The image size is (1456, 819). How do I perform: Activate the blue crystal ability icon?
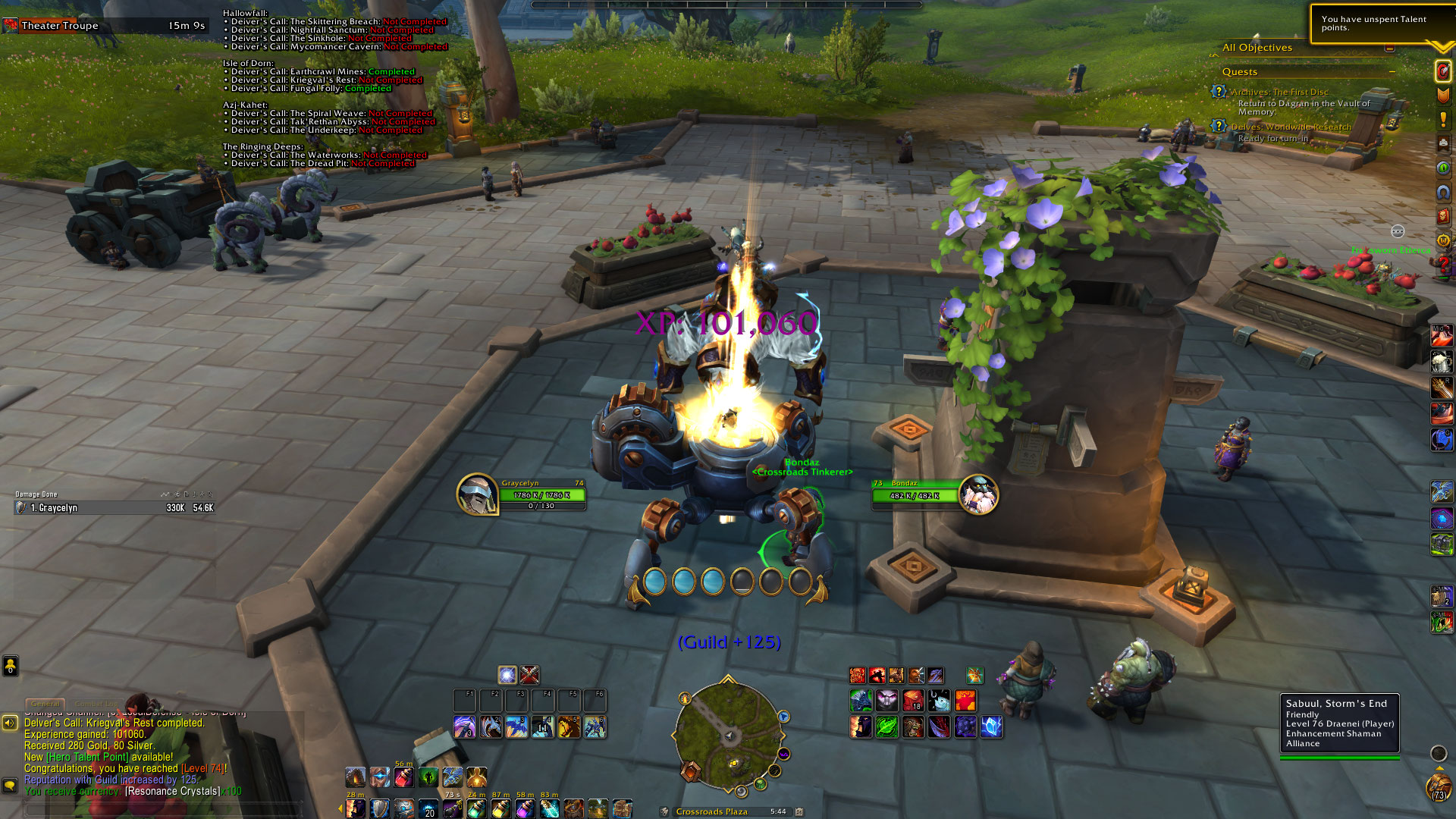pyautogui.click(x=990, y=727)
